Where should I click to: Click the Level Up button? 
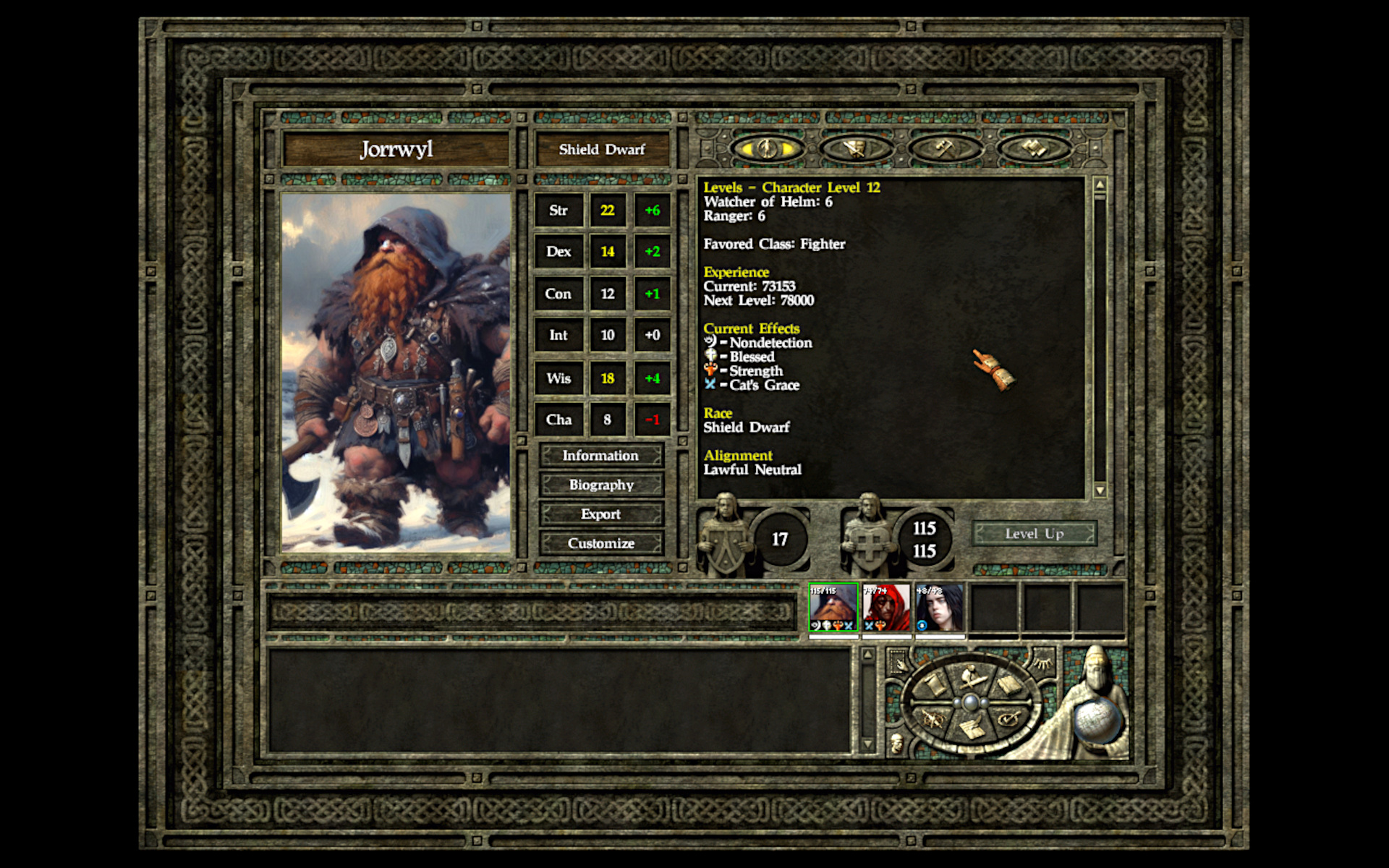click(x=1034, y=534)
